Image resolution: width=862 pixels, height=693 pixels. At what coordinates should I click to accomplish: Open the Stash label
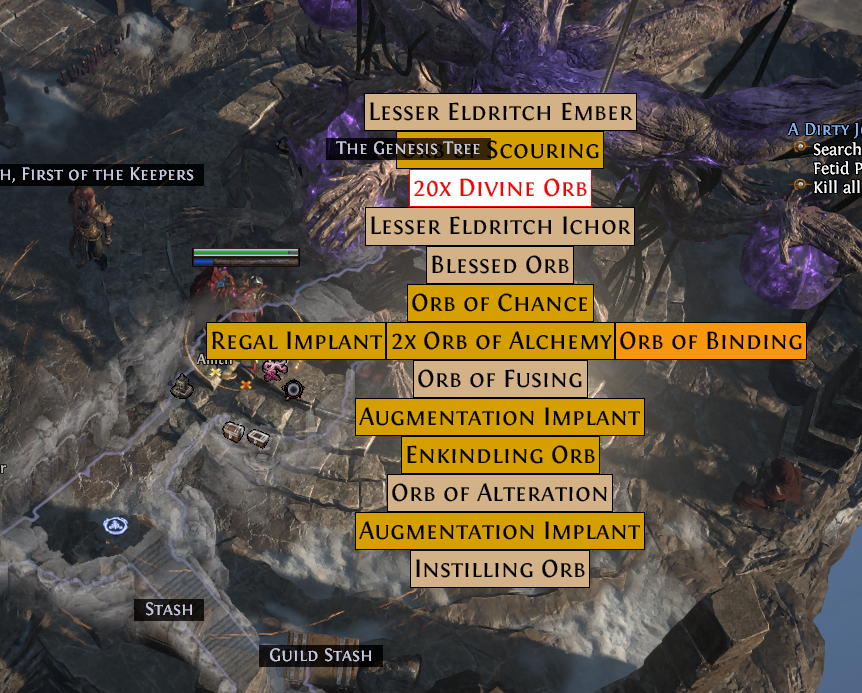point(168,609)
